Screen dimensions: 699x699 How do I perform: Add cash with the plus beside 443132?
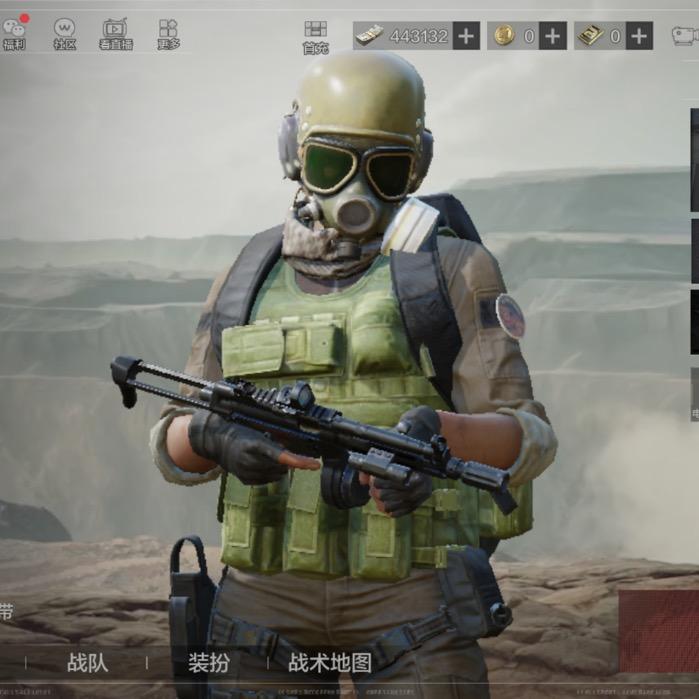pos(467,36)
